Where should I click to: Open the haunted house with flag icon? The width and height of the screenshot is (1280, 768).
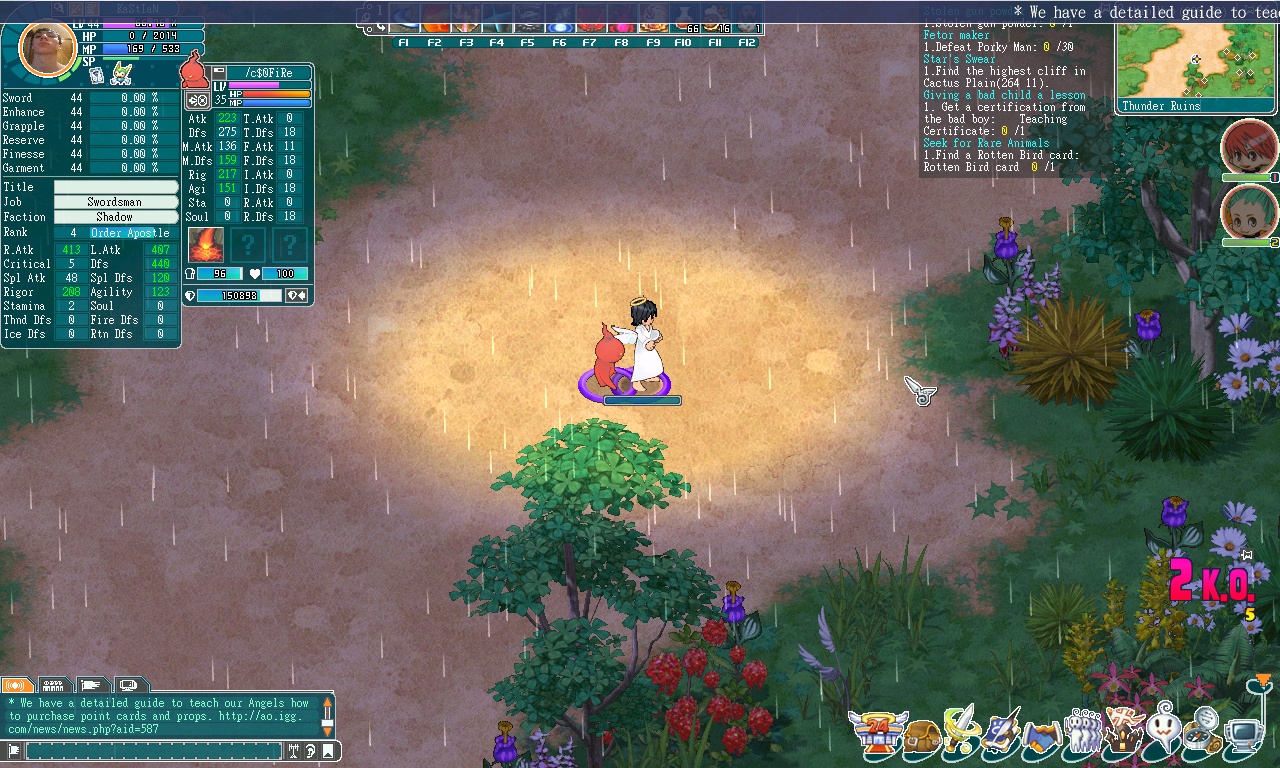(1121, 730)
